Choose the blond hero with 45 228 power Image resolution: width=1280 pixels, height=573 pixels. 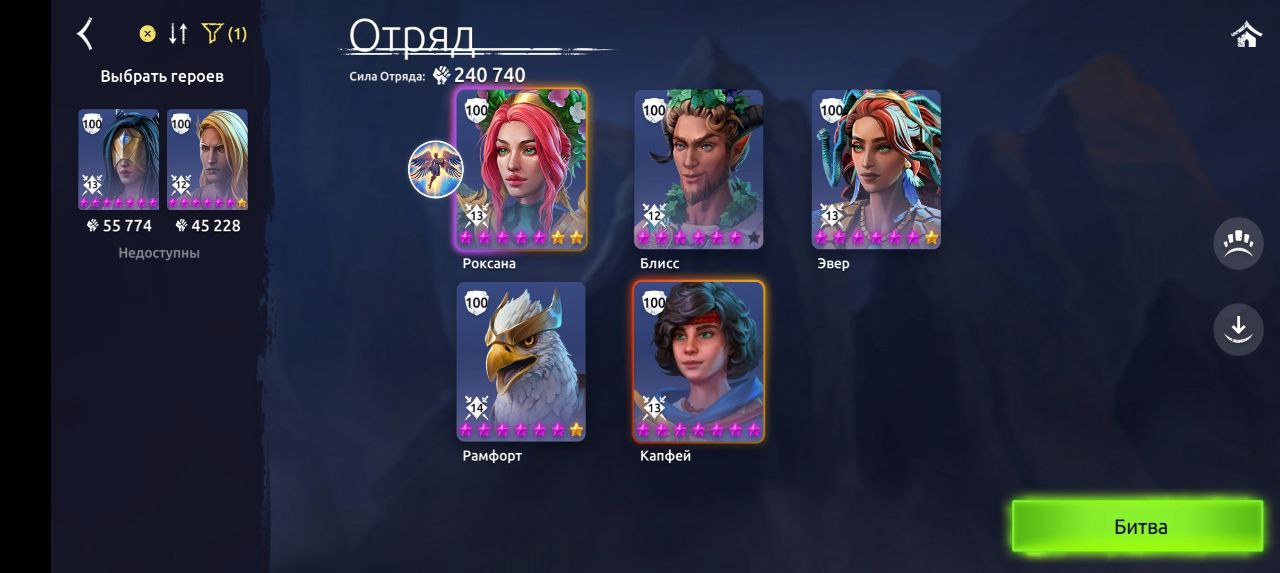tap(207, 159)
